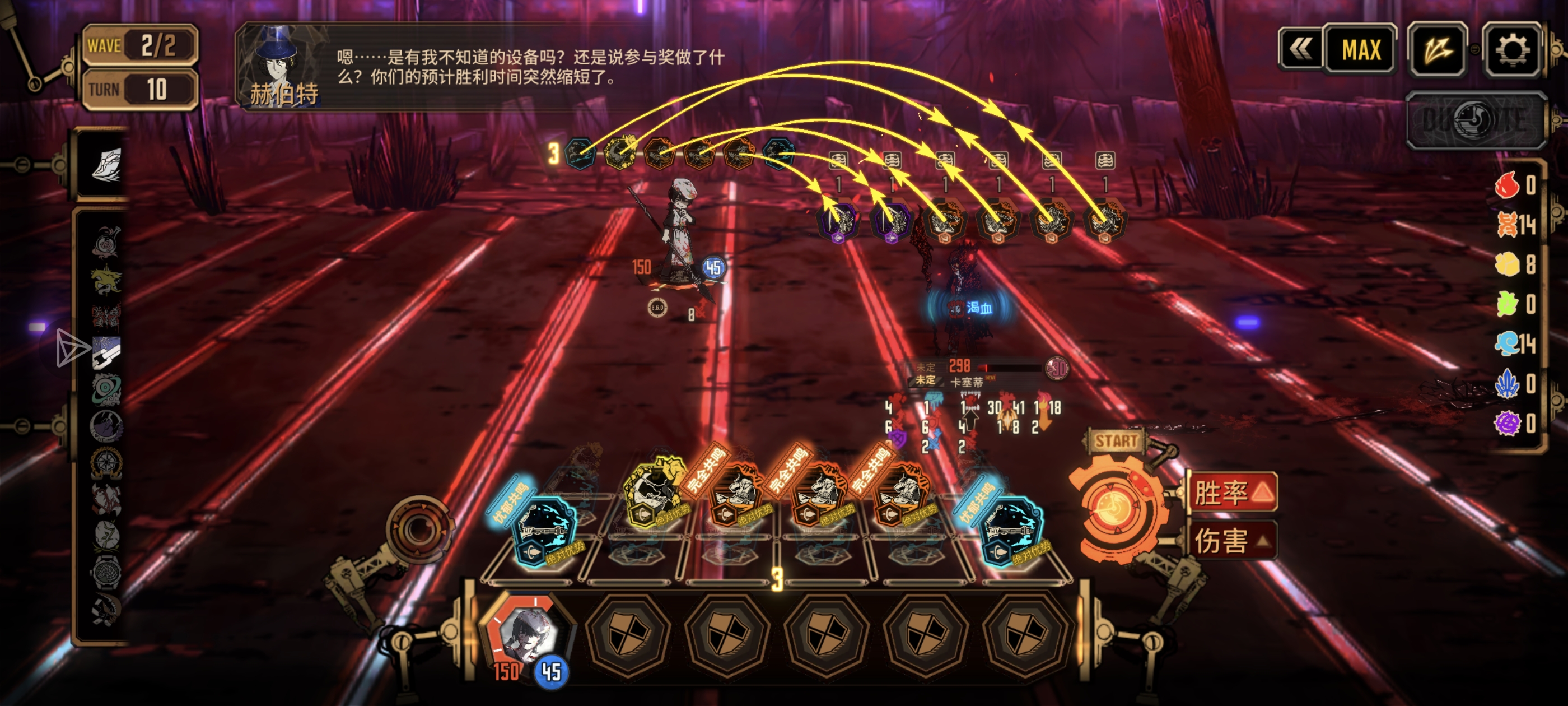The image size is (1568, 706).
Task: Select the wristwatch gift icon
Action: pyautogui.click(x=106, y=573)
